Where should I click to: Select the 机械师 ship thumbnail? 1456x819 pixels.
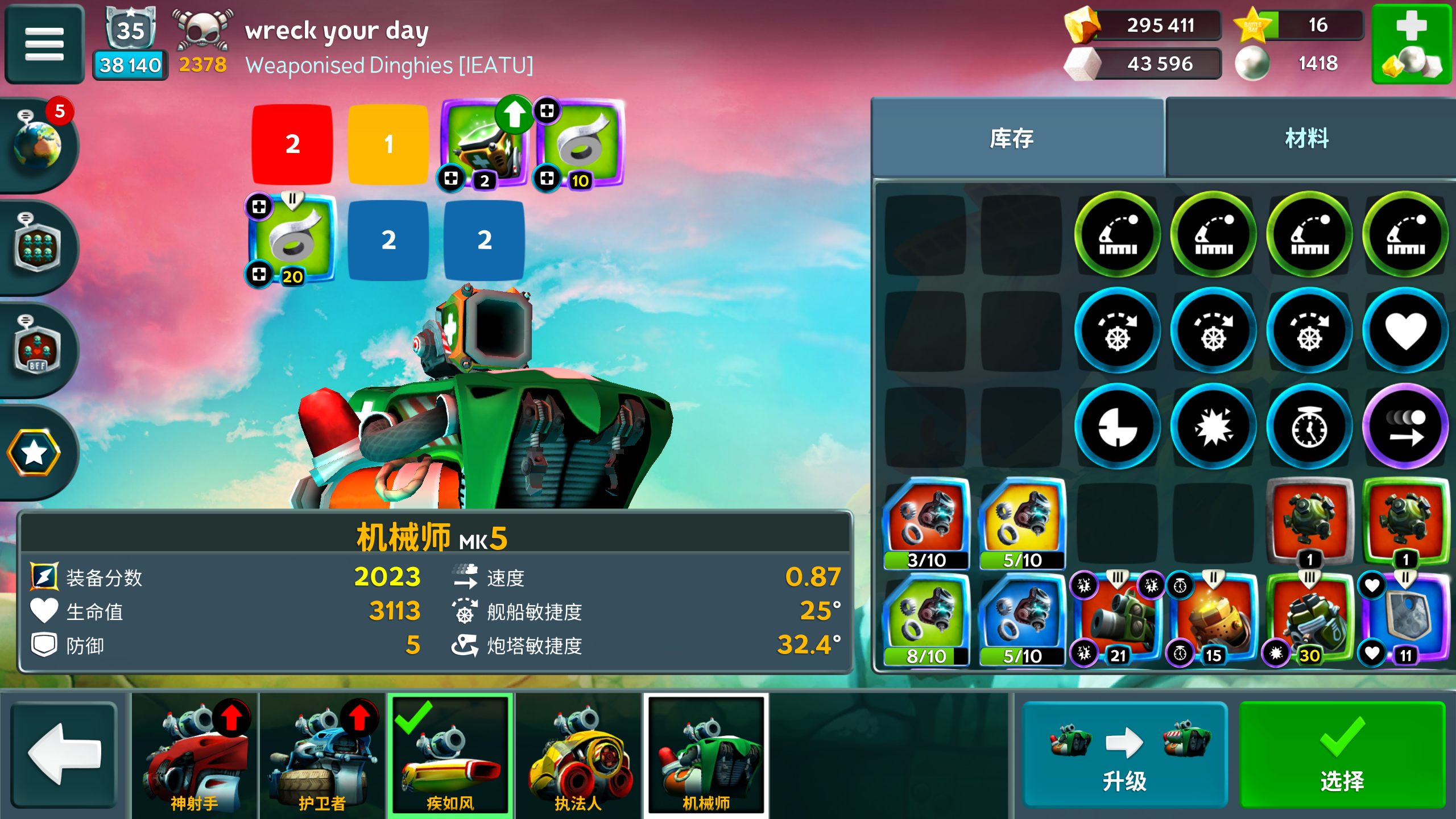706,755
